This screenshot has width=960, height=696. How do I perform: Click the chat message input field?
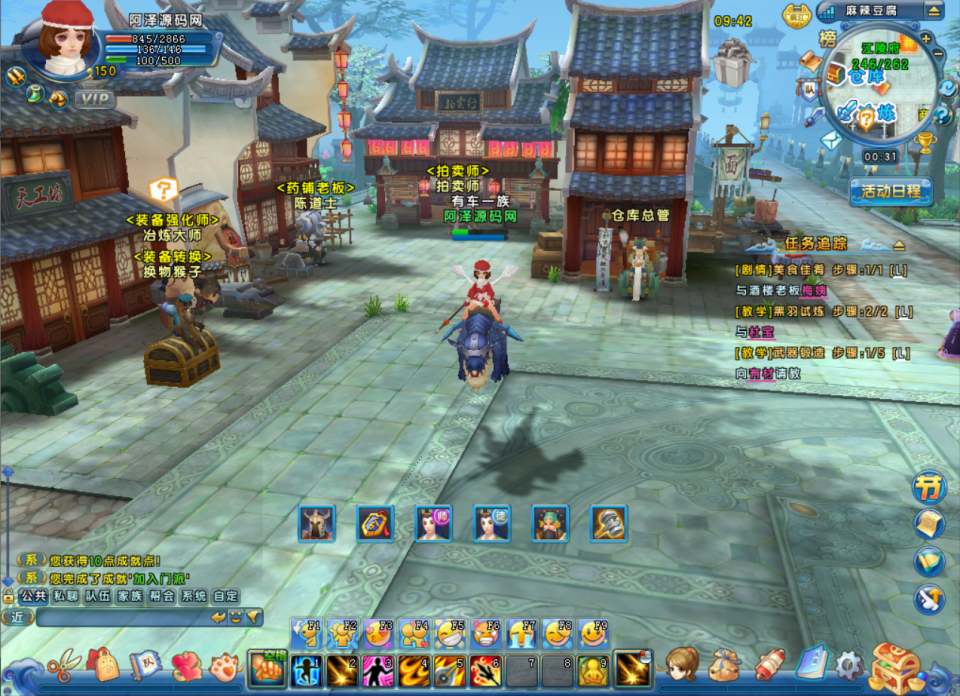click(x=120, y=618)
